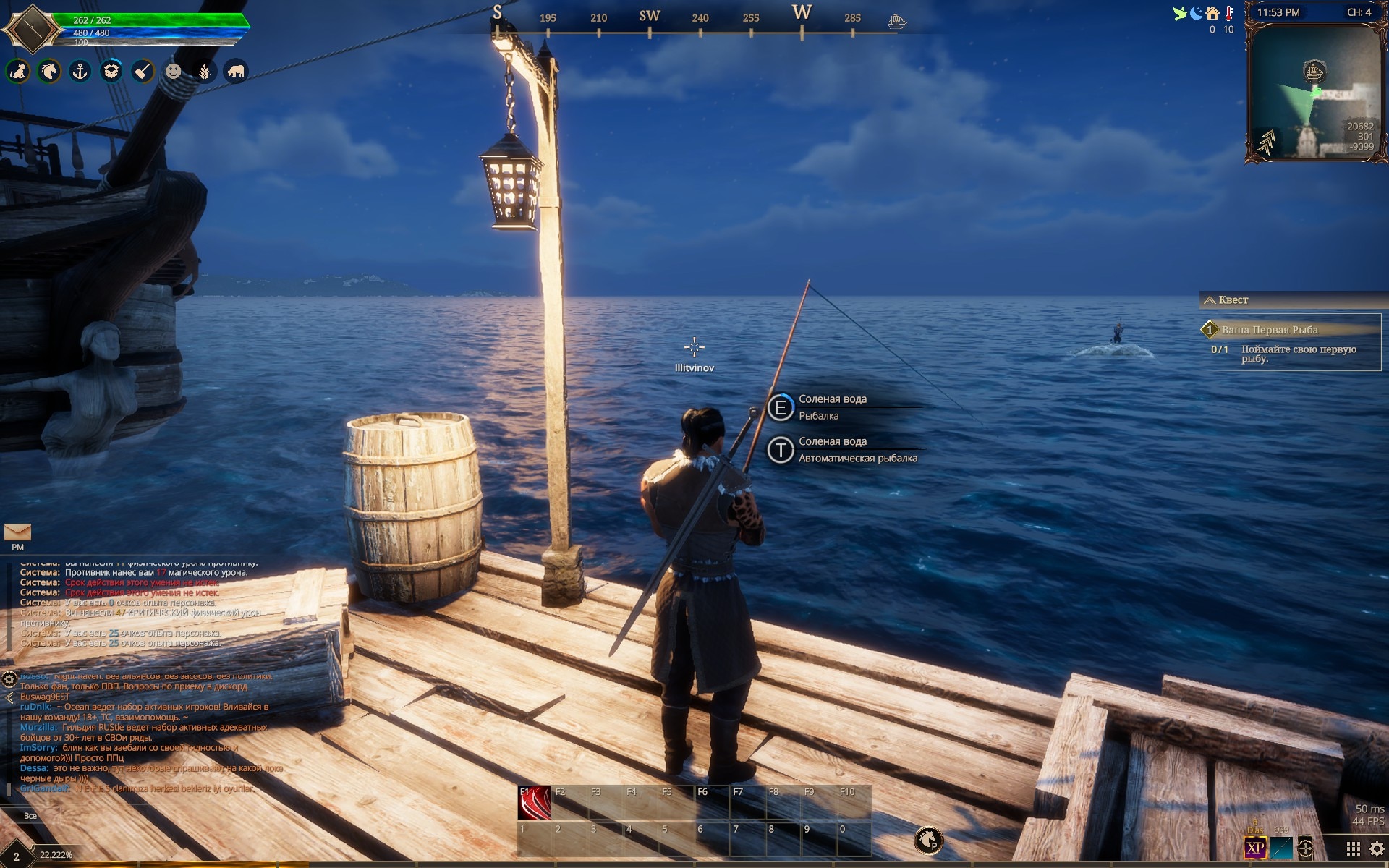Select the Ваша Первая Рыба quest entry
The image size is (1389, 868).
pos(1270,330)
